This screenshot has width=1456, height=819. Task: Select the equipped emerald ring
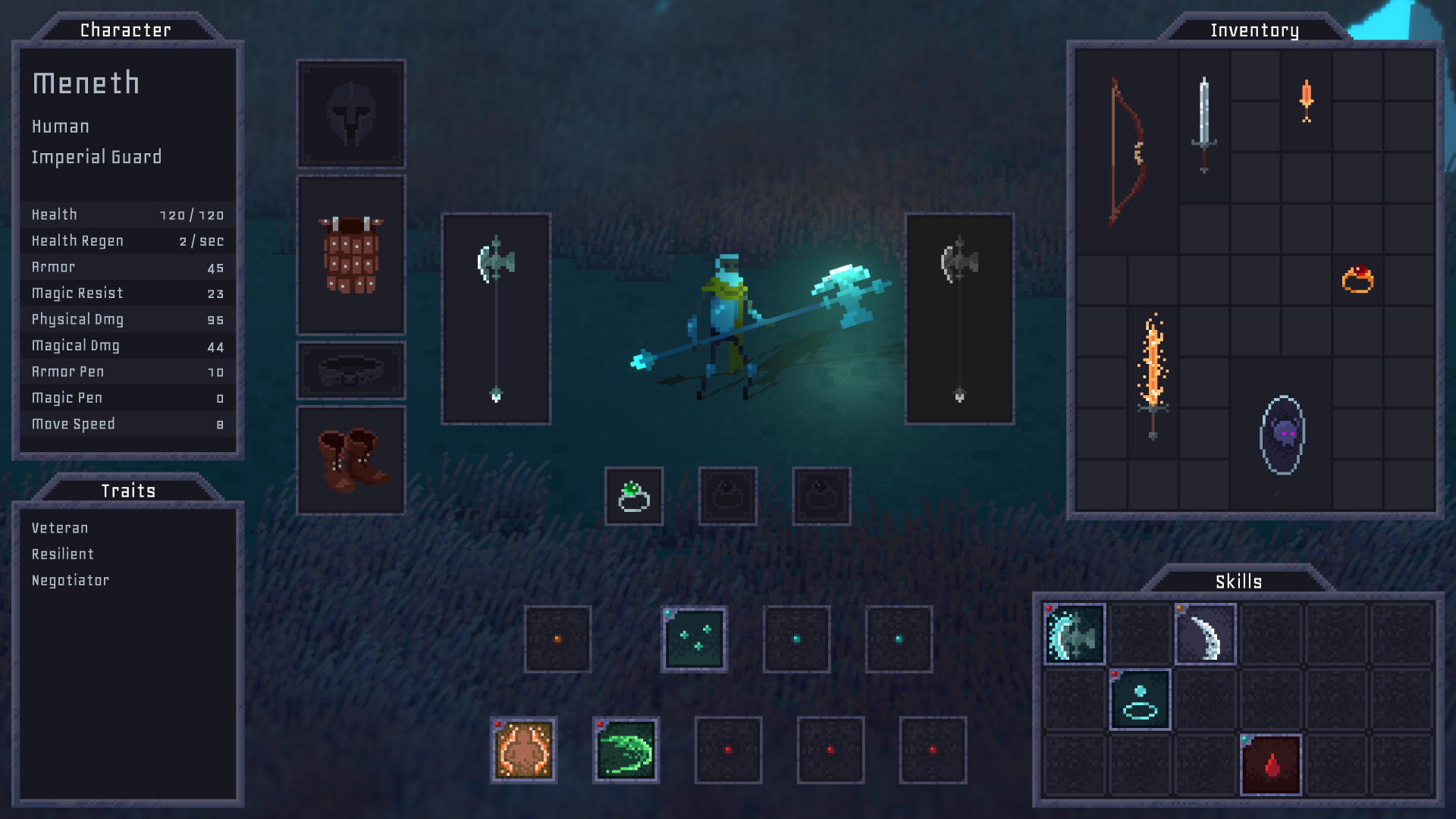(x=634, y=497)
